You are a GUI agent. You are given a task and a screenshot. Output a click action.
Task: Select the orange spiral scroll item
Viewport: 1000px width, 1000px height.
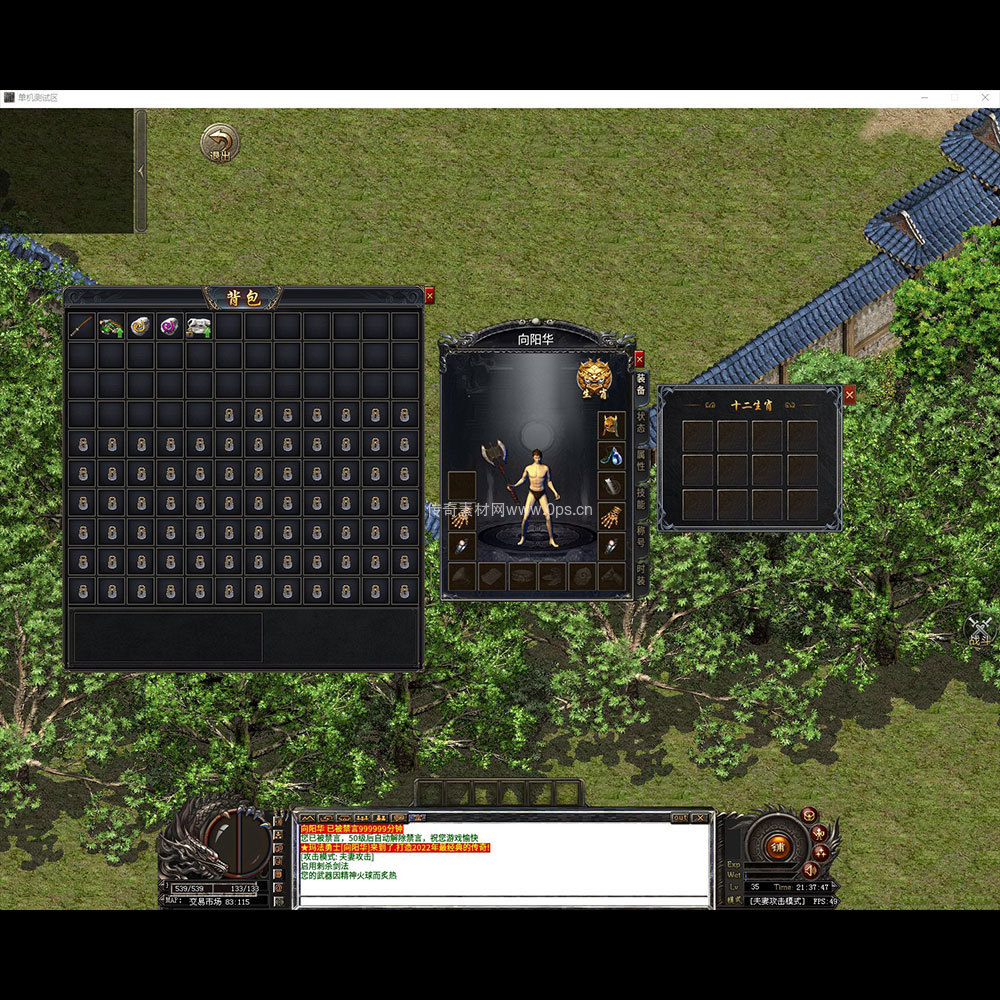[x=140, y=326]
